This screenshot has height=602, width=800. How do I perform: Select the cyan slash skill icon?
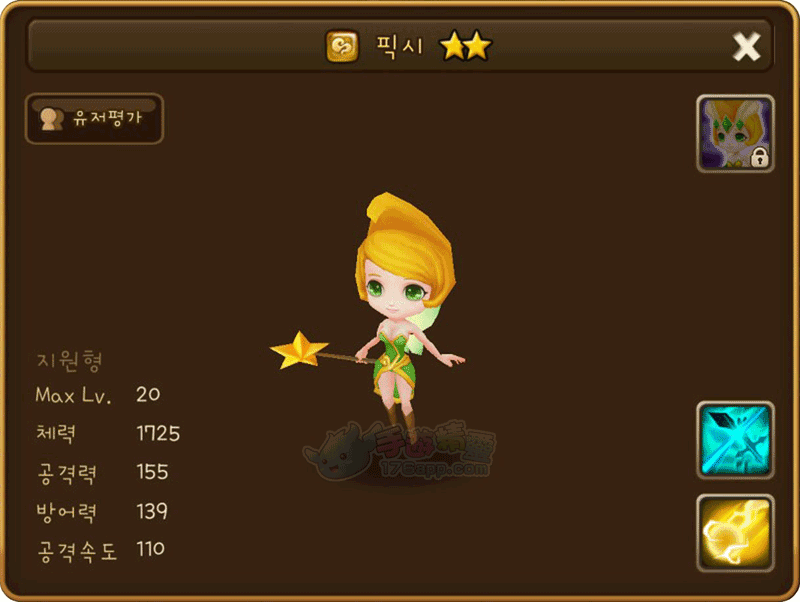(735, 440)
